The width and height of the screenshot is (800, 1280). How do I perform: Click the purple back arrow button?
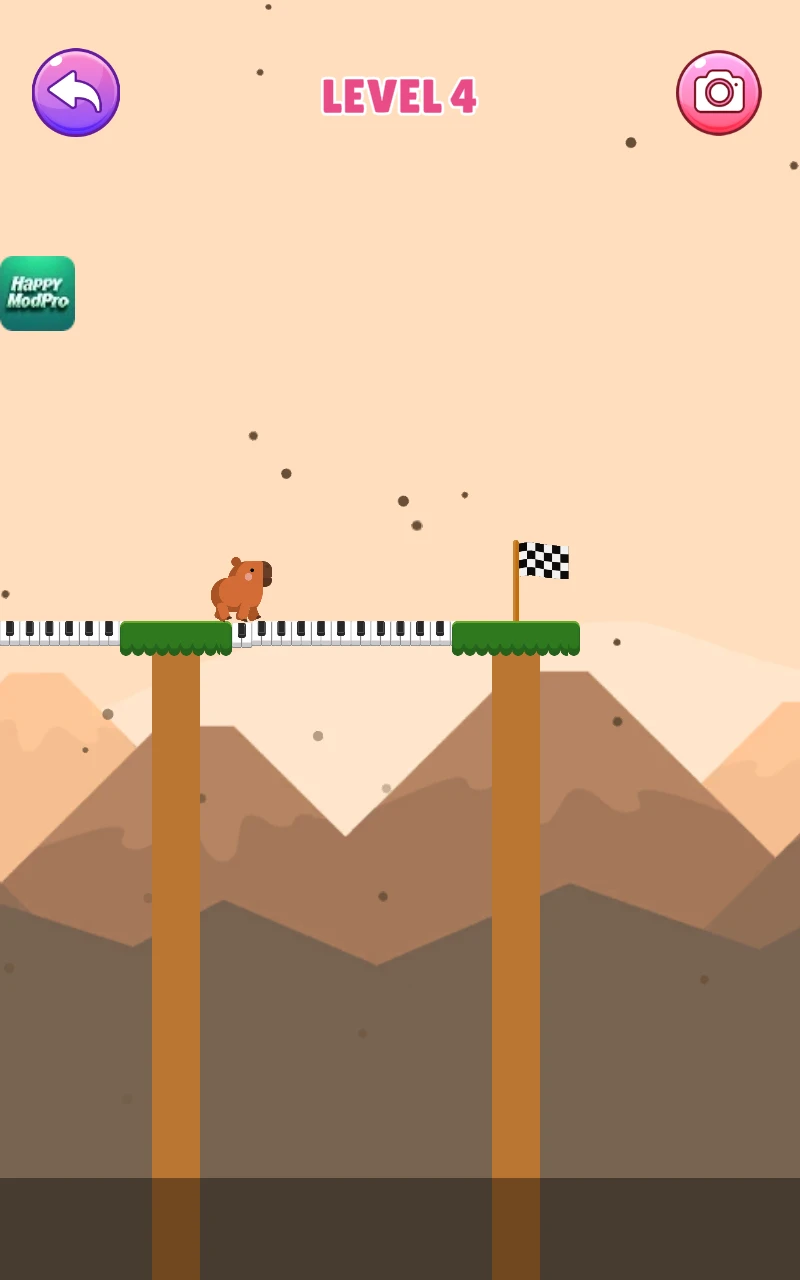click(76, 92)
